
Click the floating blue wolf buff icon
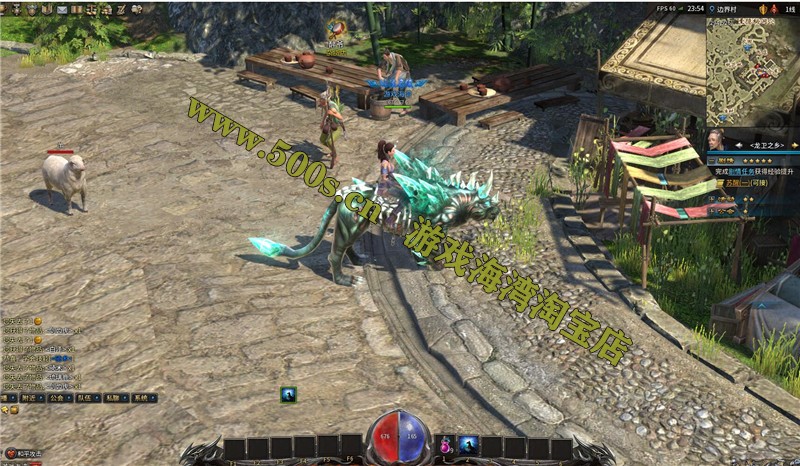(288, 394)
